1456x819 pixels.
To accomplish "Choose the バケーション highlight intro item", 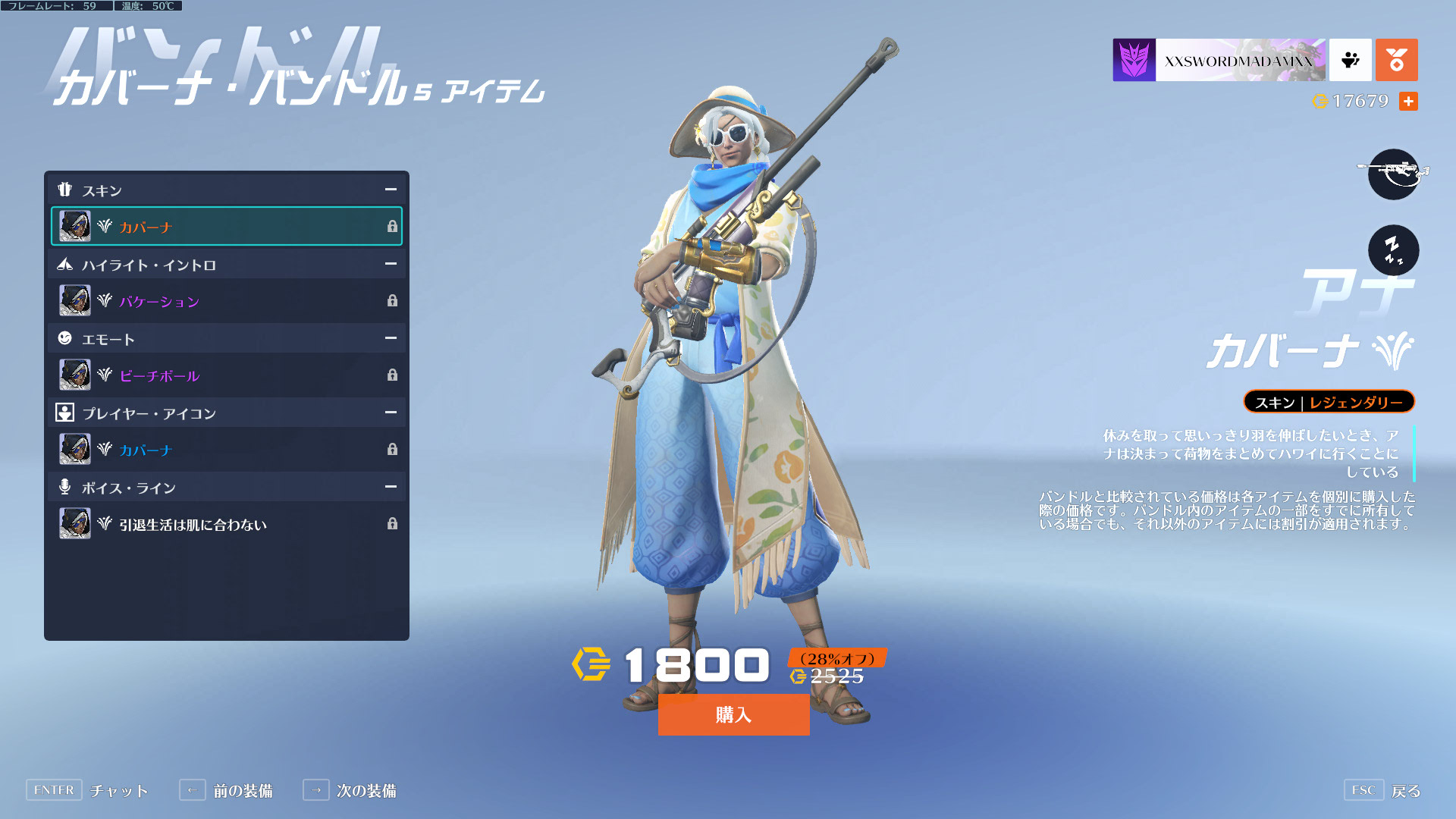I will [226, 301].
